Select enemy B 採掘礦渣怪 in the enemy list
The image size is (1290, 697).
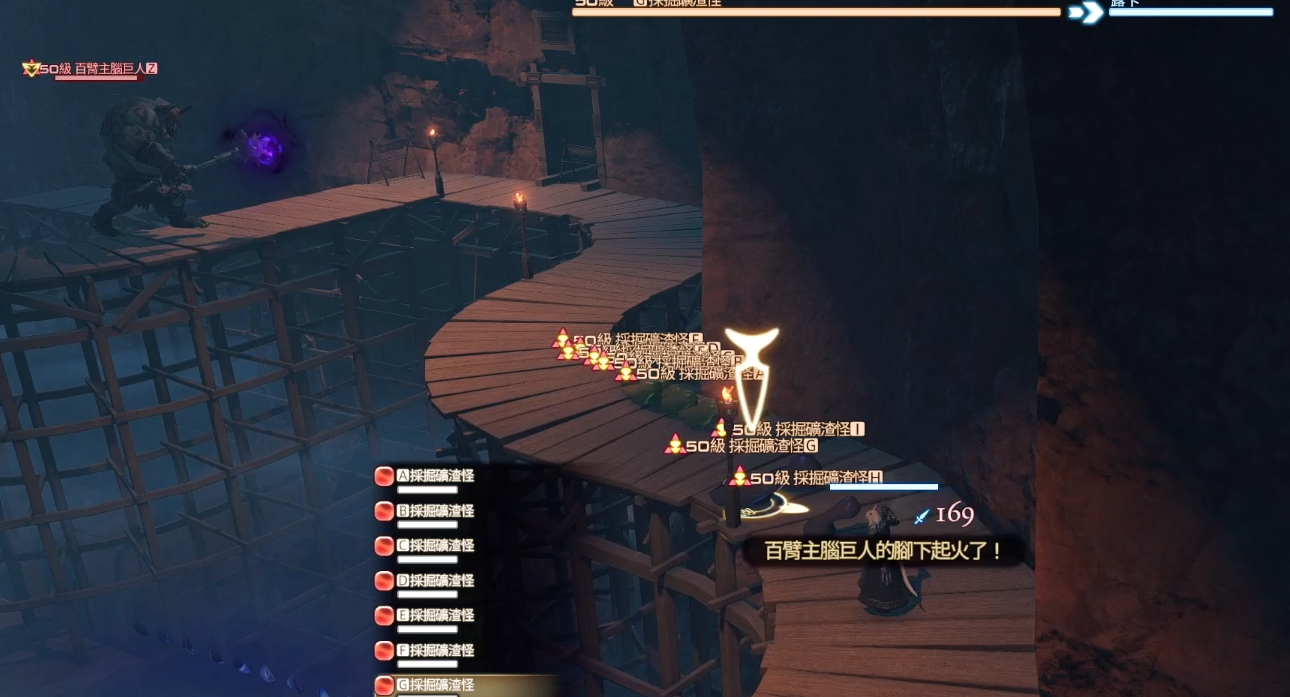coord(435,511)
